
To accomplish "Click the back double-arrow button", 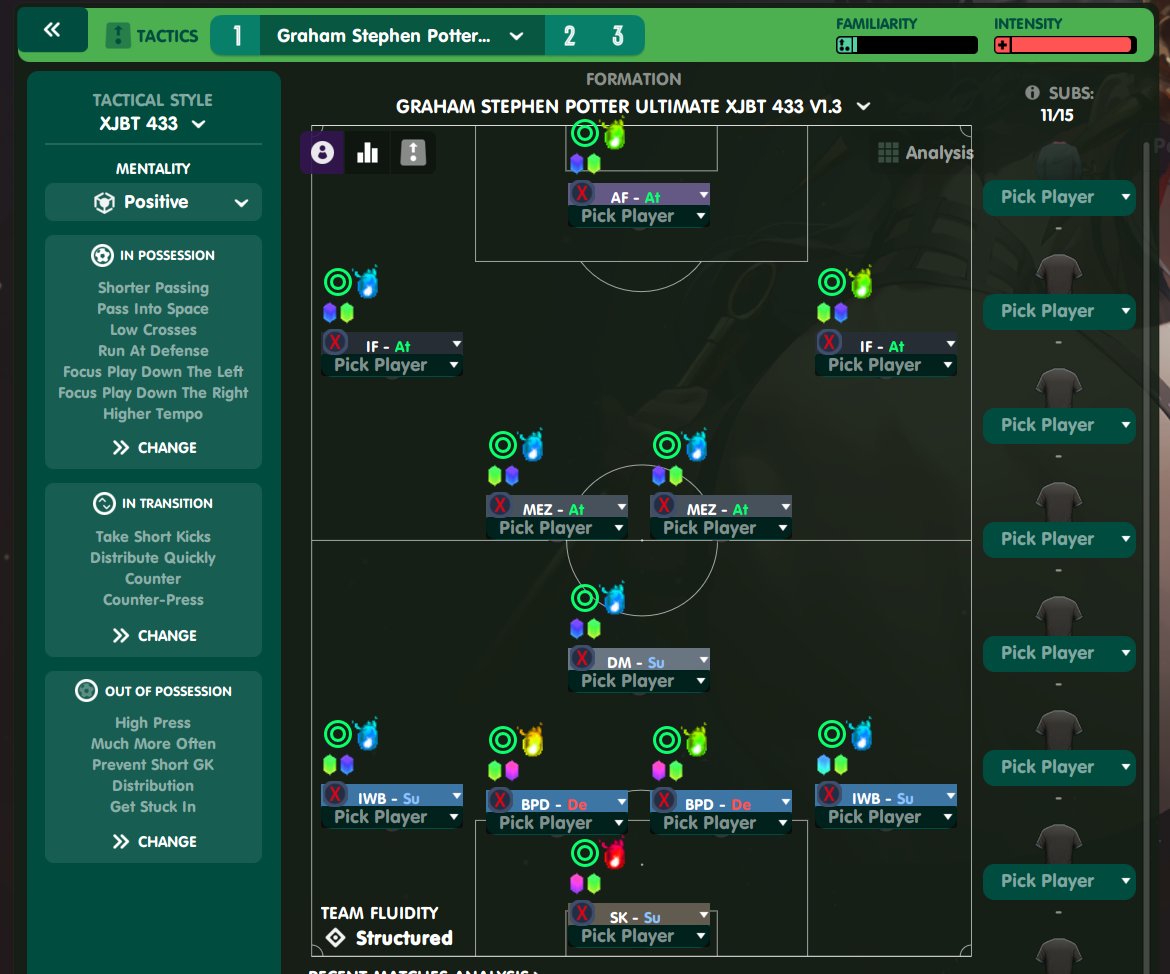I will tap(52, 31).
